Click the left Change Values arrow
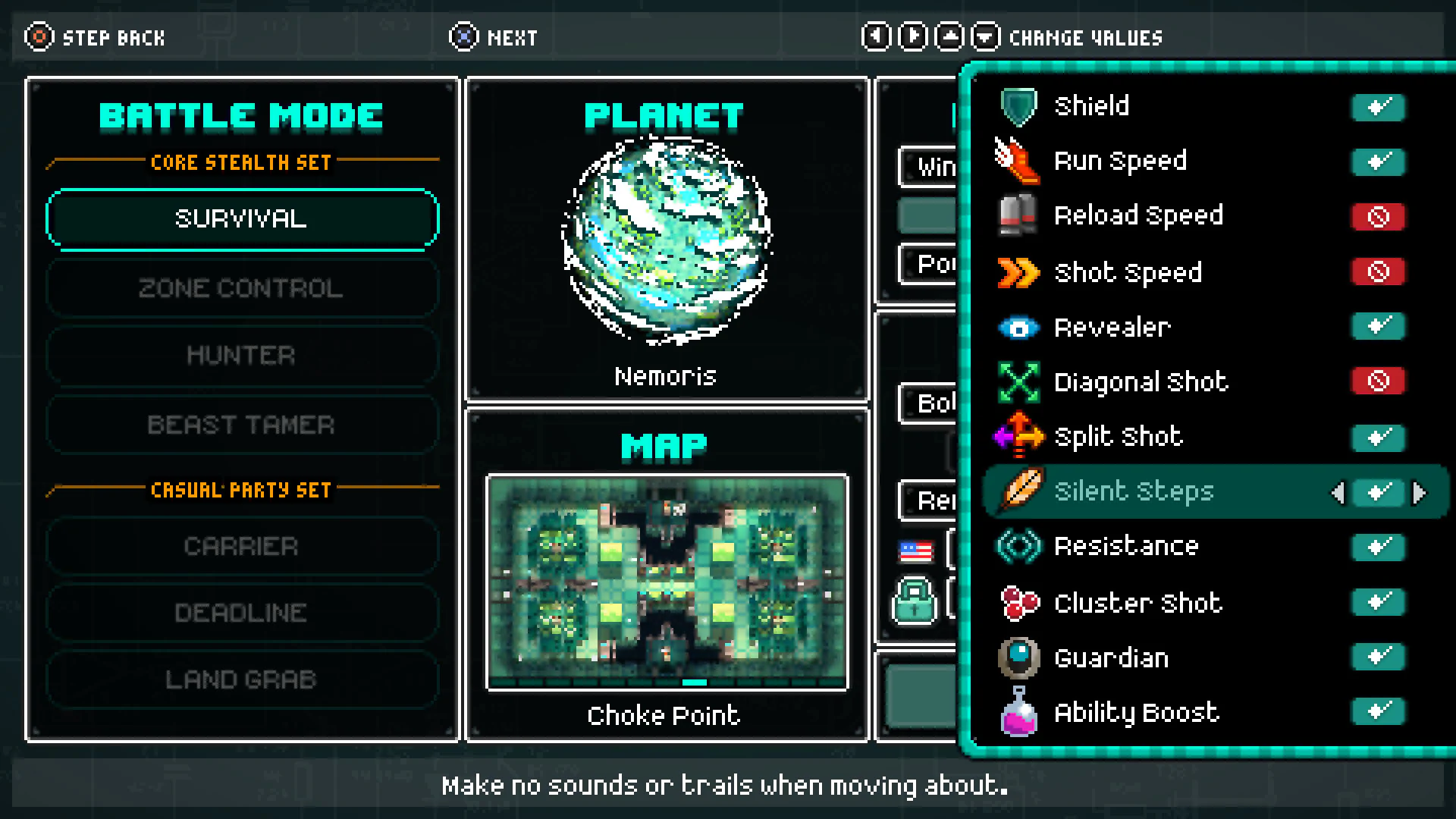1456x819 pixels. [x=876, y=36]
